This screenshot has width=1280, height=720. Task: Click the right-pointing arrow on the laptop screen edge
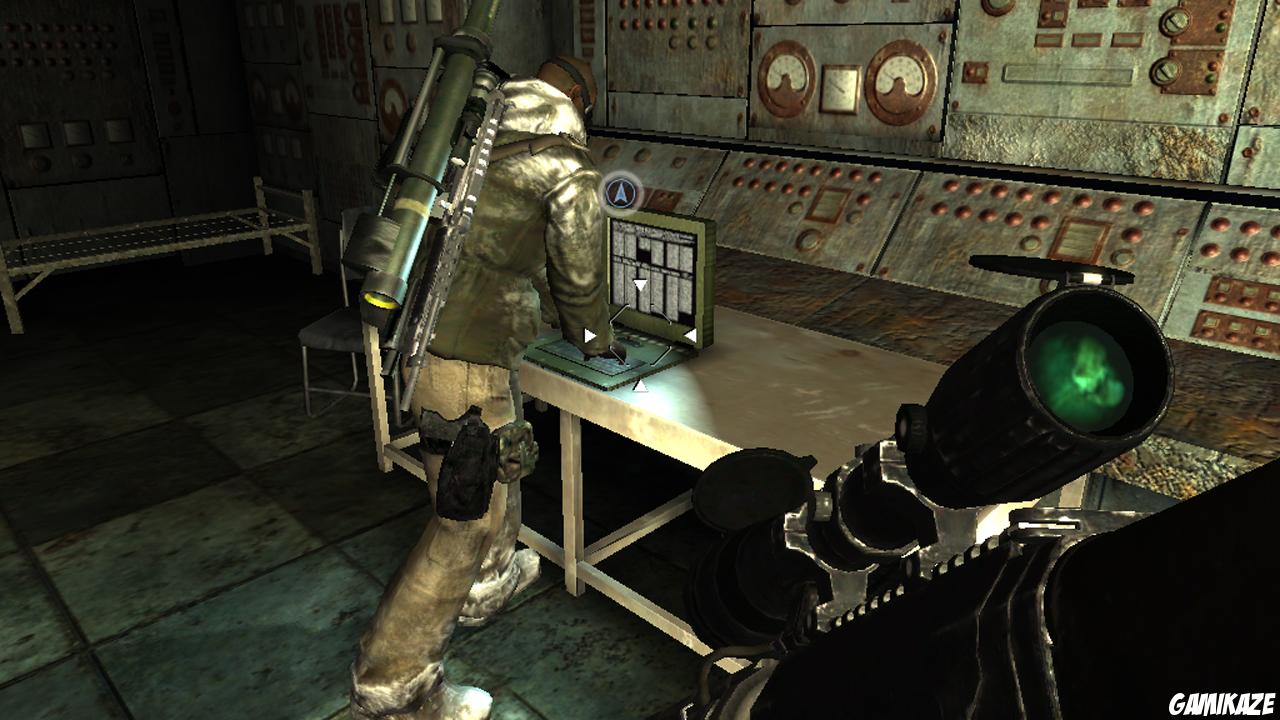689,333
